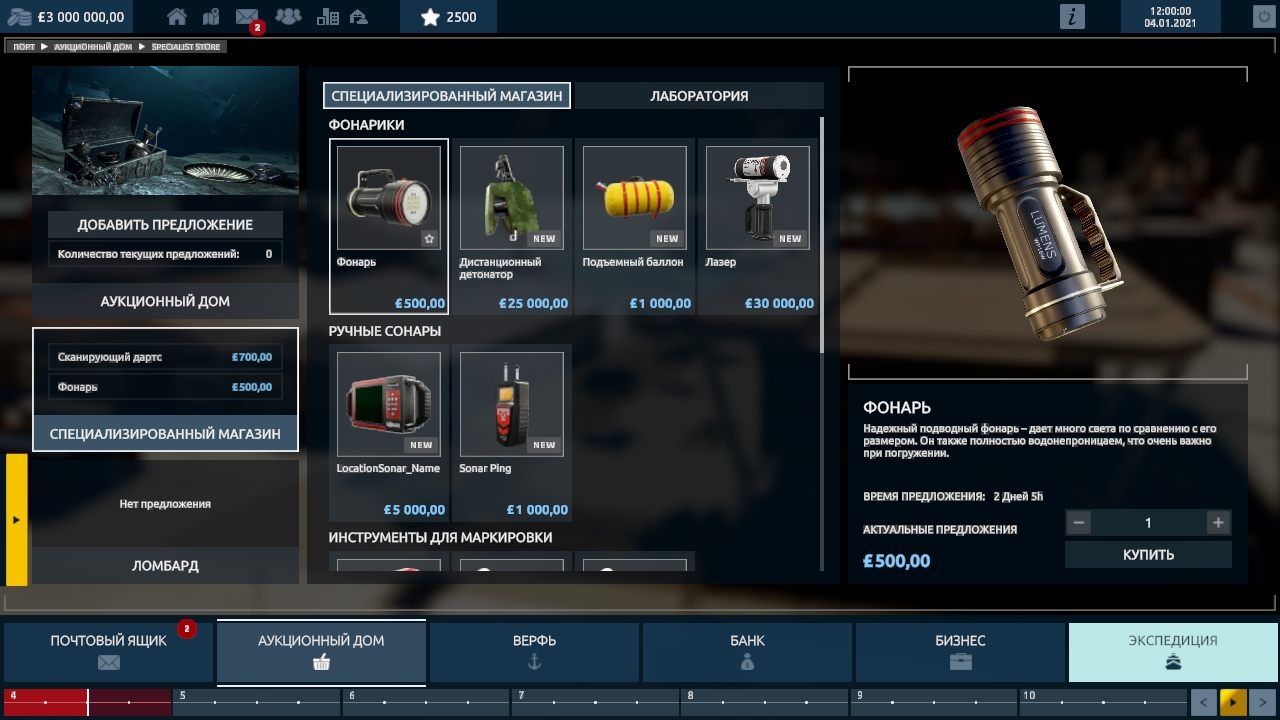1280x720 pixels.
Task: Open the БИЗНЕС screen
Action: 960,651
